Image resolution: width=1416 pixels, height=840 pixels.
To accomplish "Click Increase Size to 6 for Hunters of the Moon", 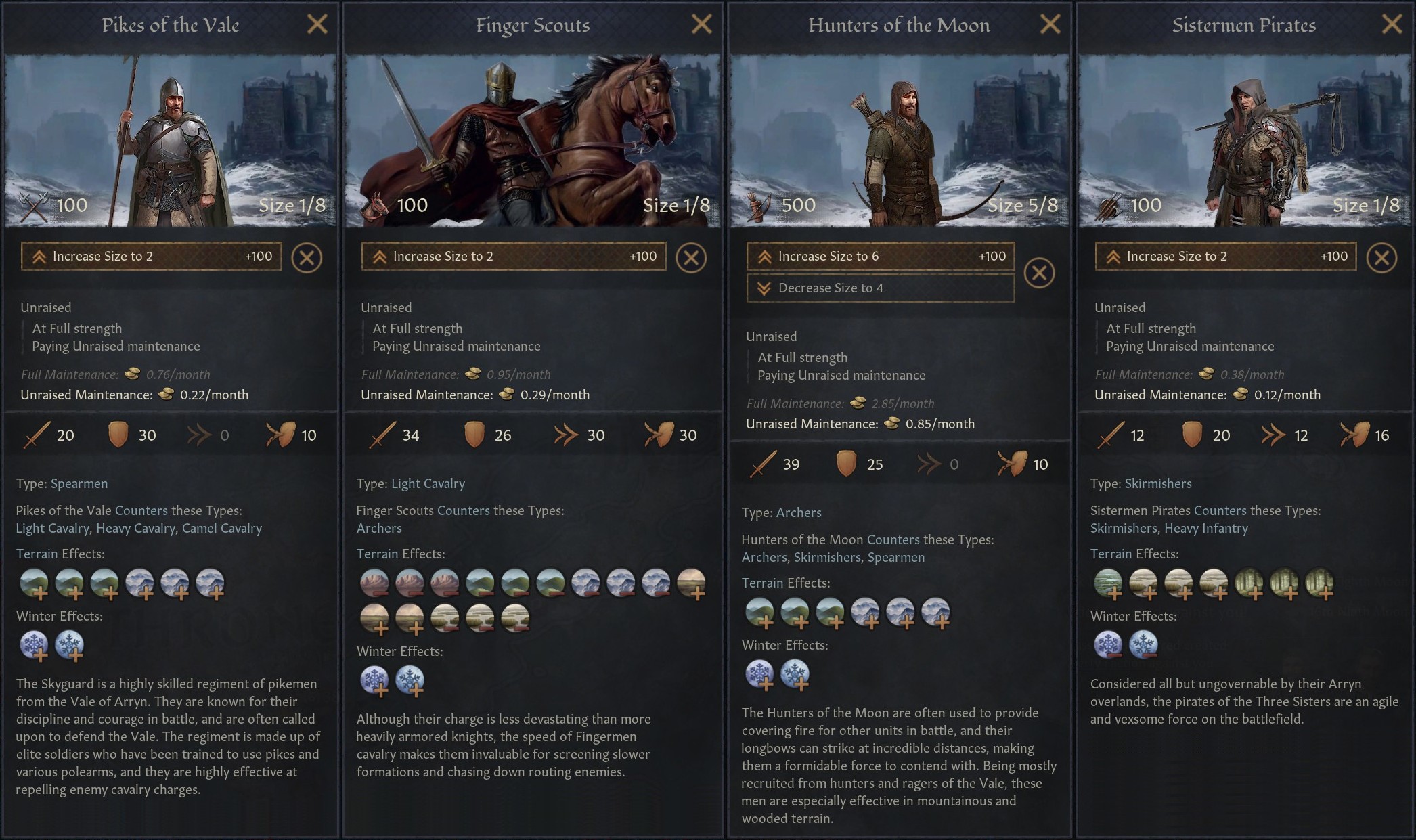I will [880, 256].
